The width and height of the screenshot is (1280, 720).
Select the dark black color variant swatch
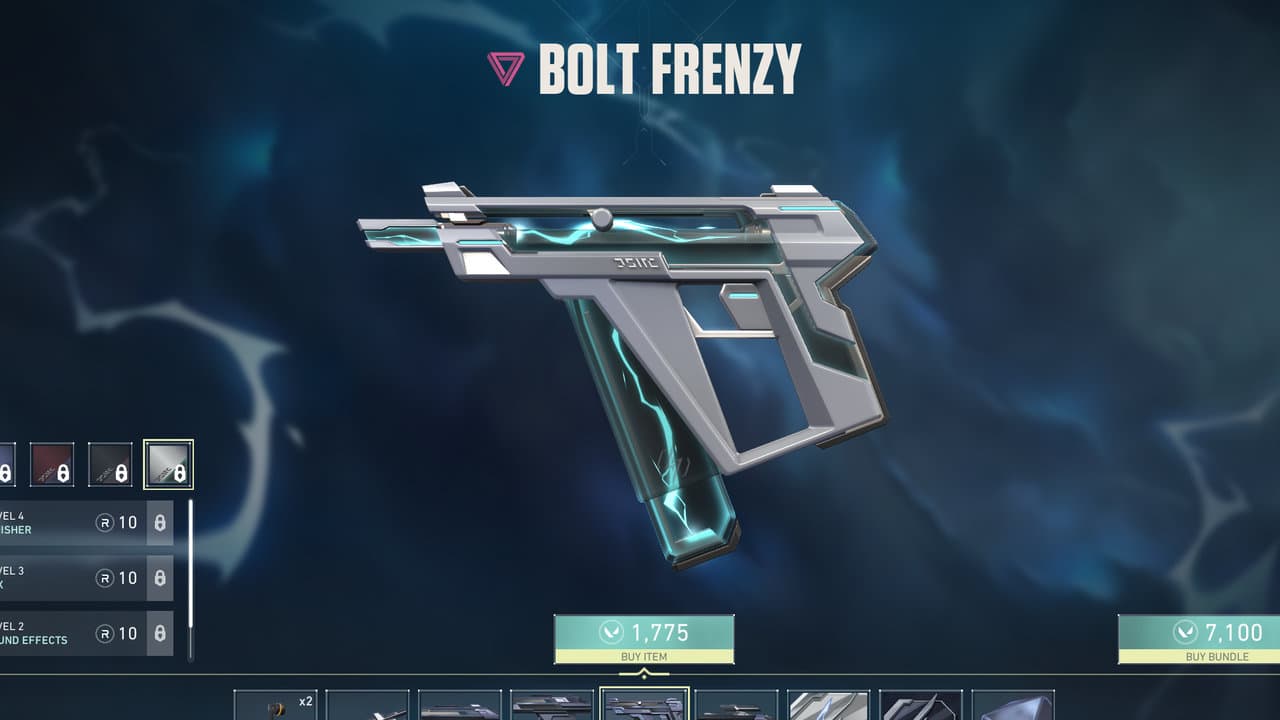[110, 464]
